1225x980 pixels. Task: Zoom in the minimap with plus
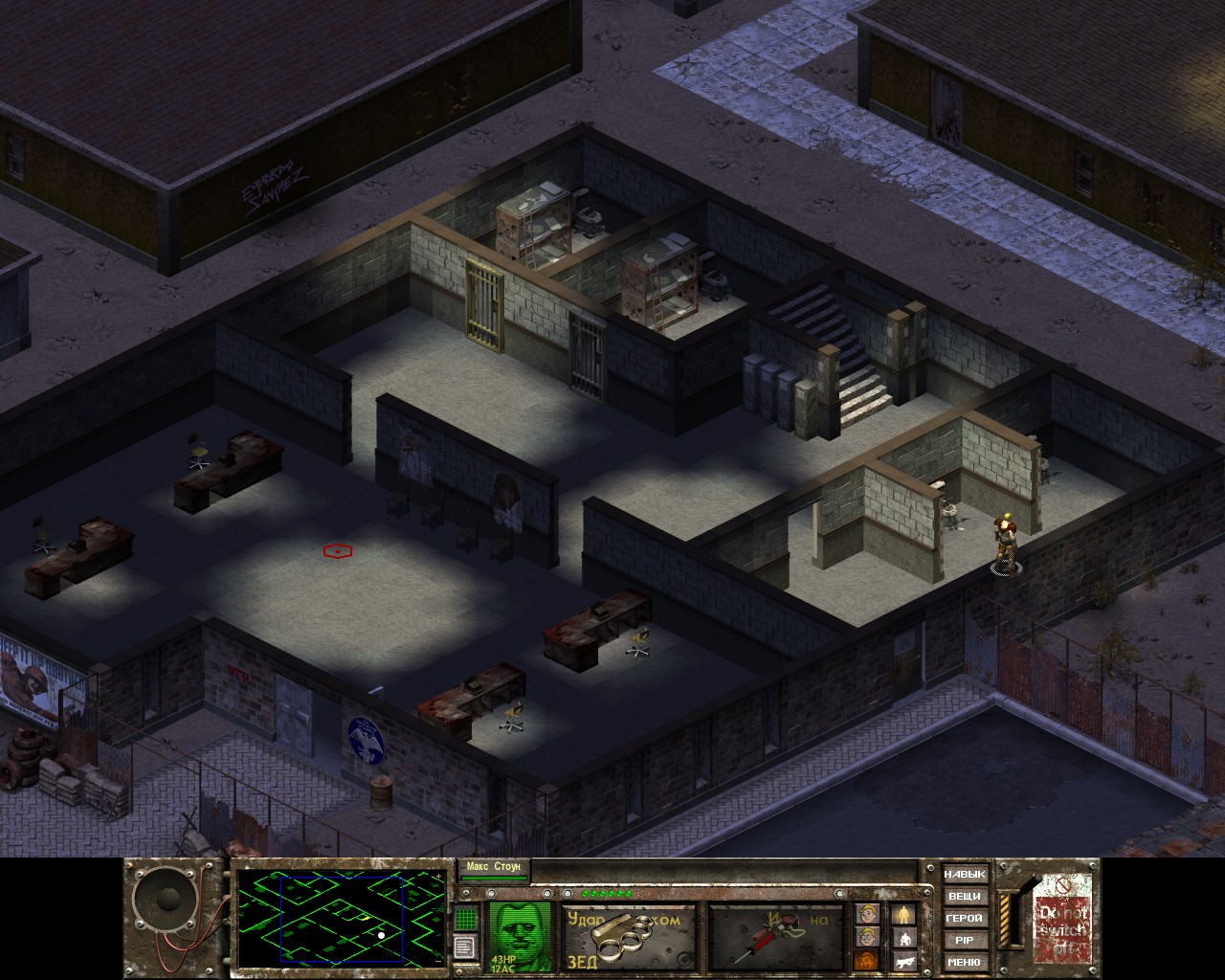pos(439,877)
